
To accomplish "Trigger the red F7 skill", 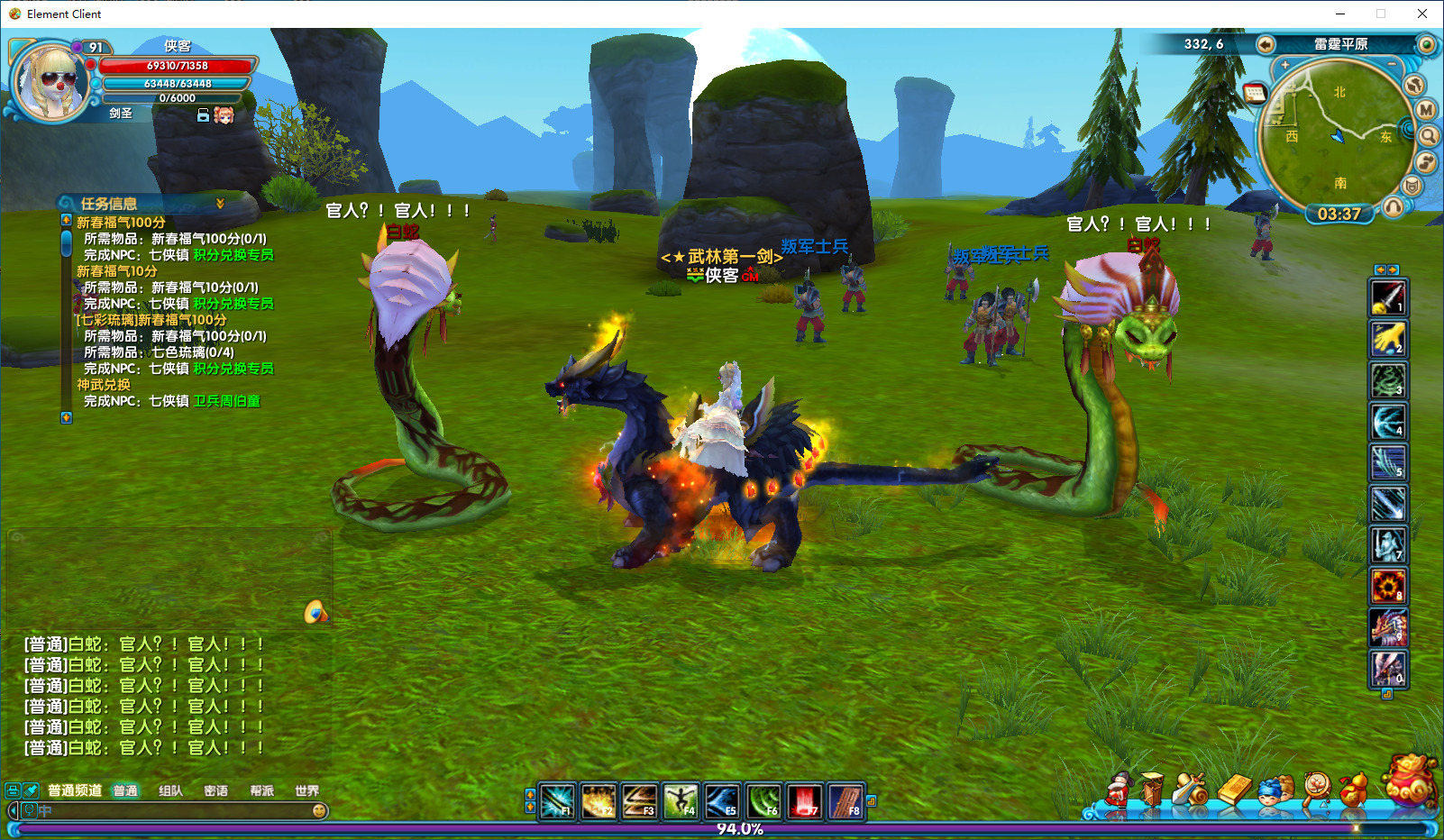I will 804,800.
